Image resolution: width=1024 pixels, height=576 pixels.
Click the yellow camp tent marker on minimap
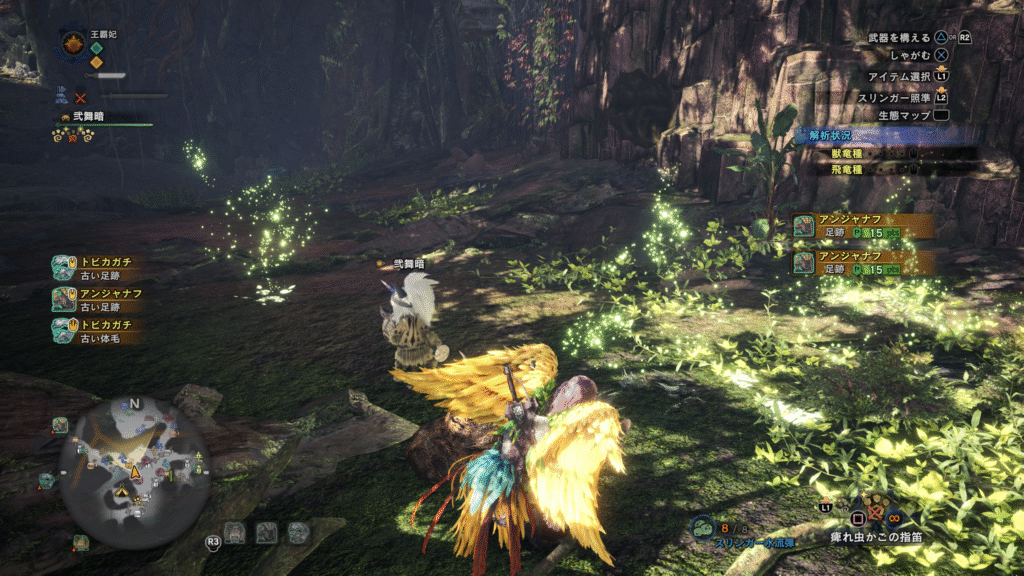pos(119,493)
